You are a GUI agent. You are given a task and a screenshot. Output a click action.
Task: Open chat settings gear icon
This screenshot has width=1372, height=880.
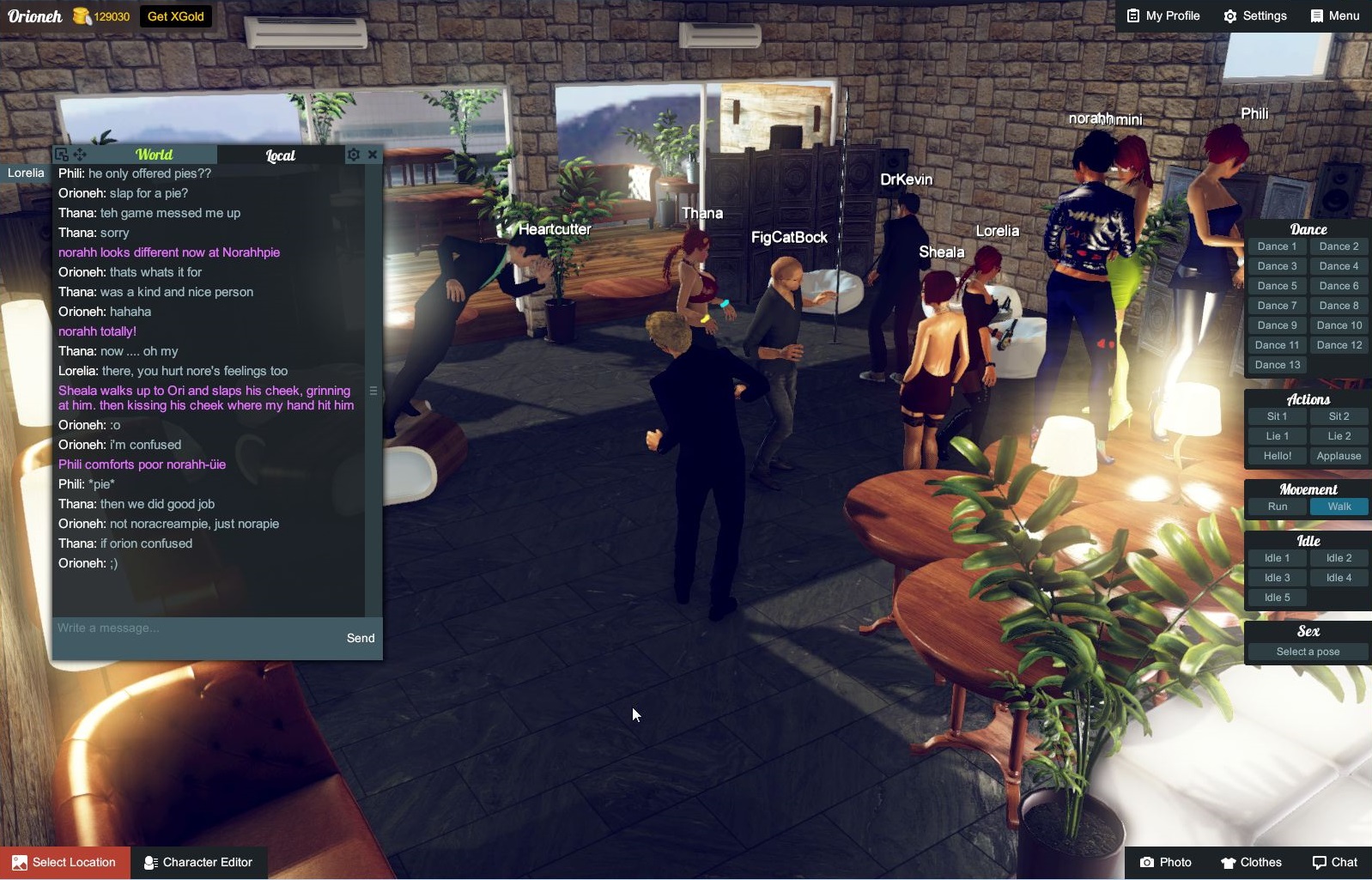pyautogui.click(x=353, y=155)
